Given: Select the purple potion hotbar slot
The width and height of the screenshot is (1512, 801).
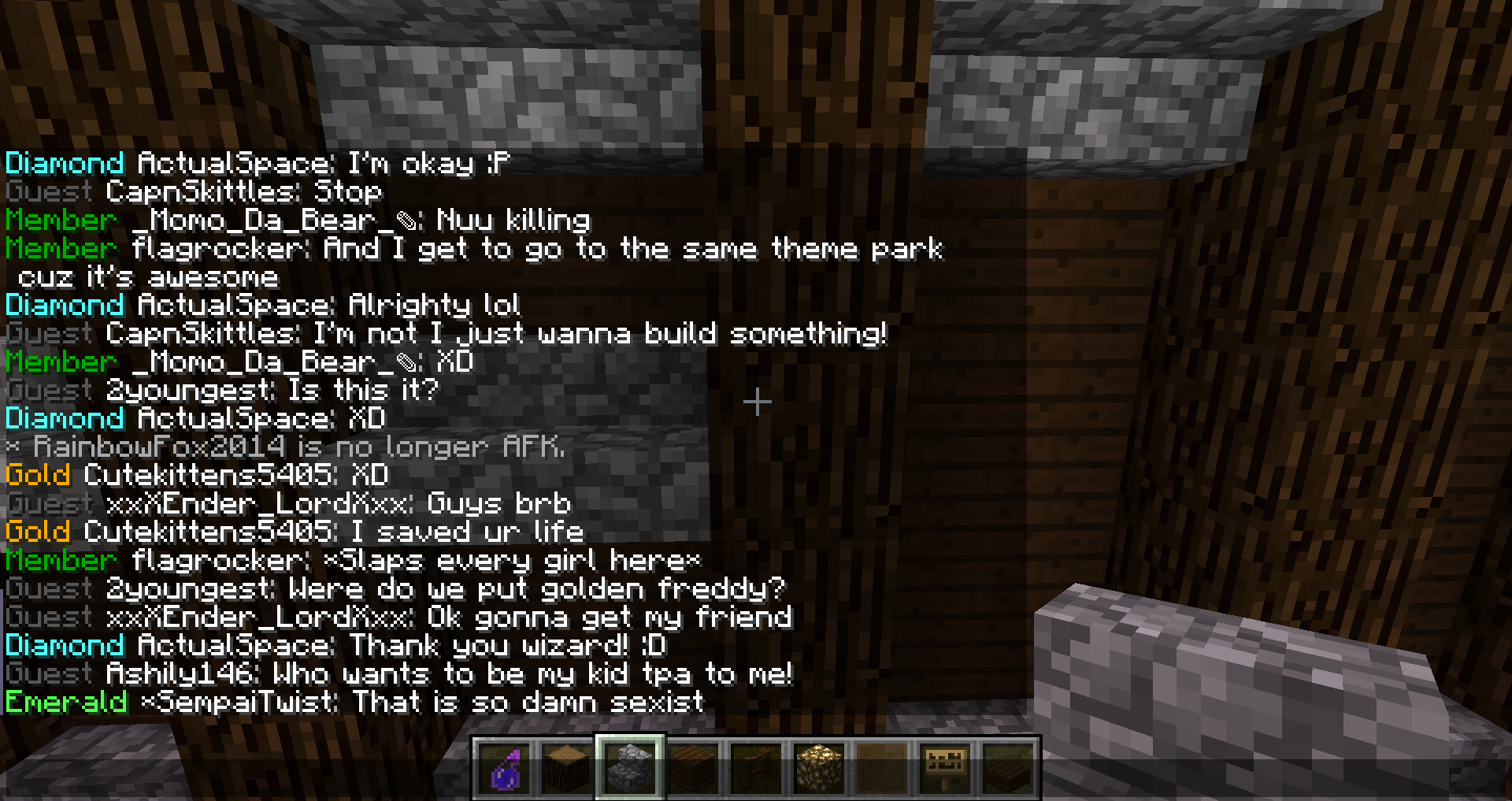Looking at the screenshot, I should coord(505,769).
